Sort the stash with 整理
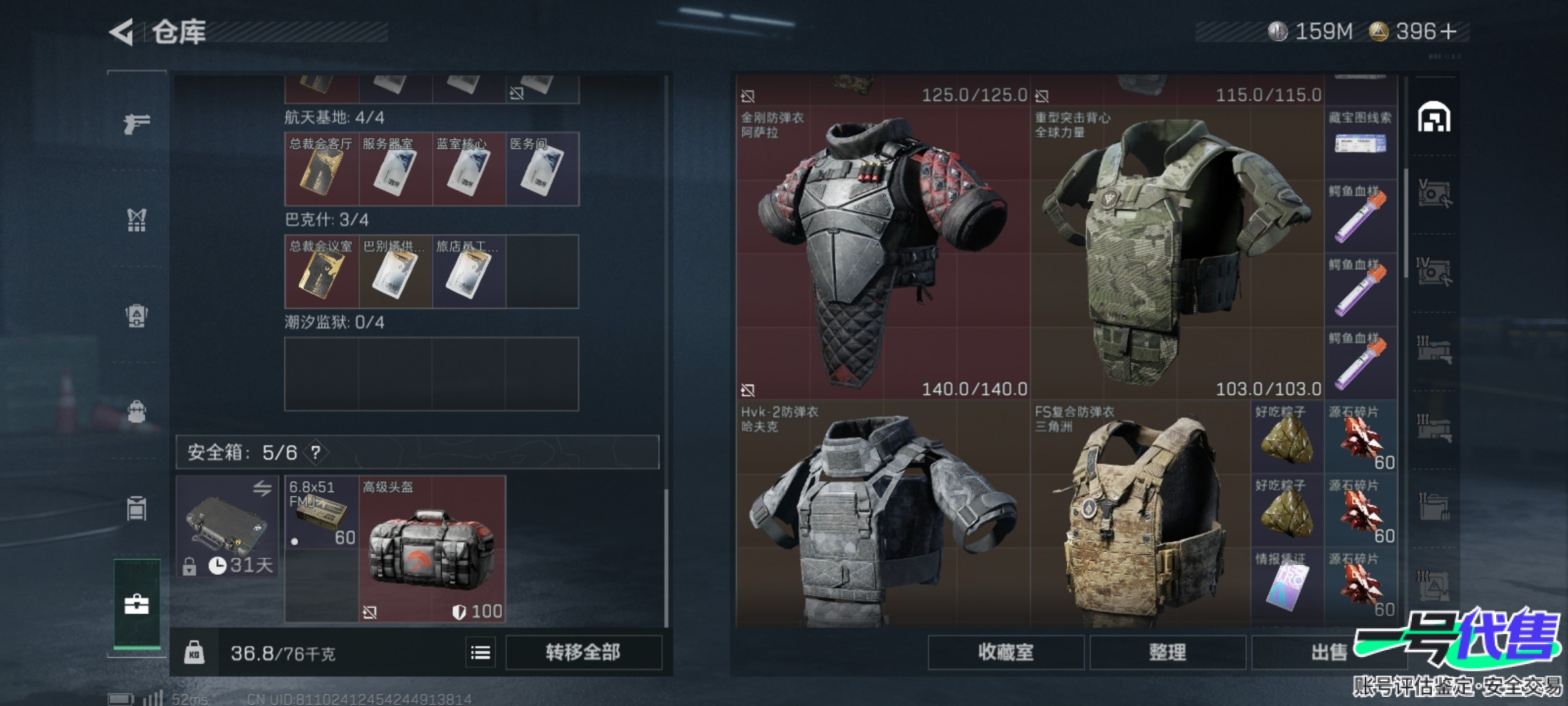 1167,652
